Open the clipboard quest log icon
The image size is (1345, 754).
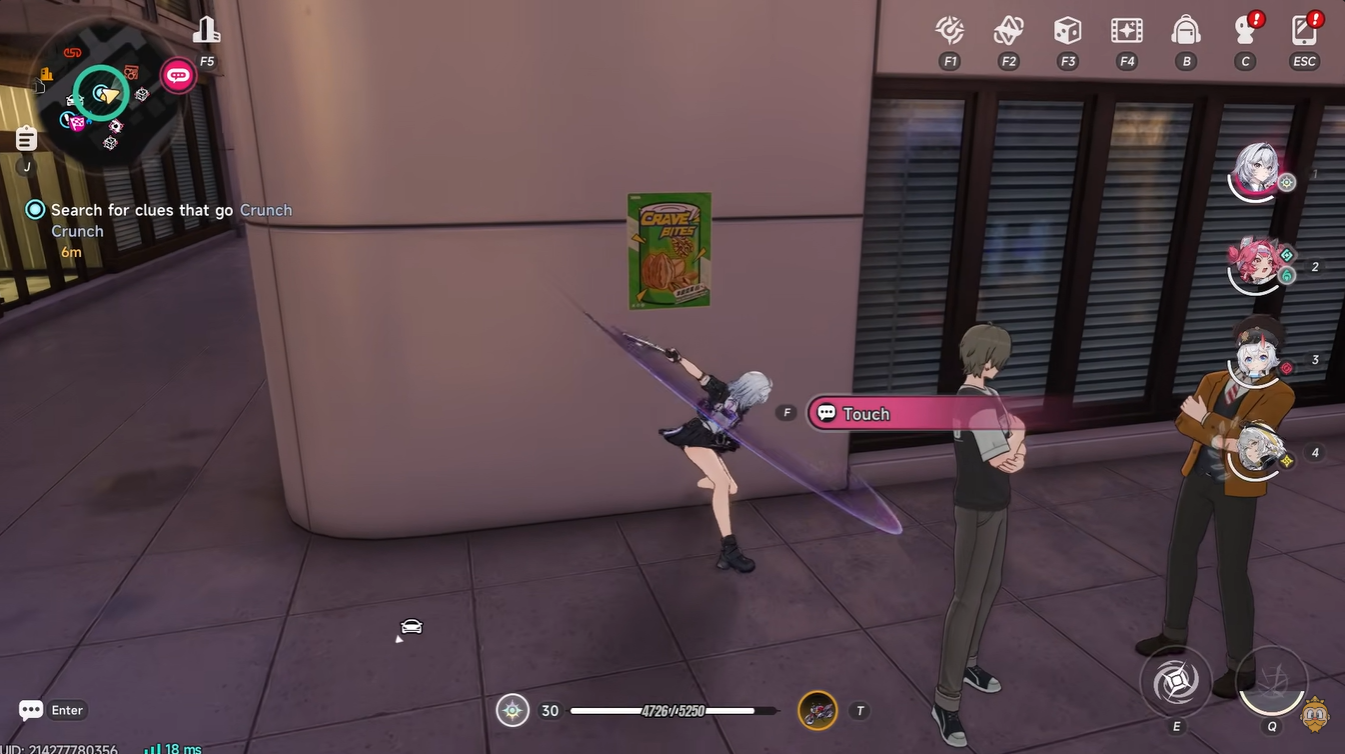[x=25, y=137]
